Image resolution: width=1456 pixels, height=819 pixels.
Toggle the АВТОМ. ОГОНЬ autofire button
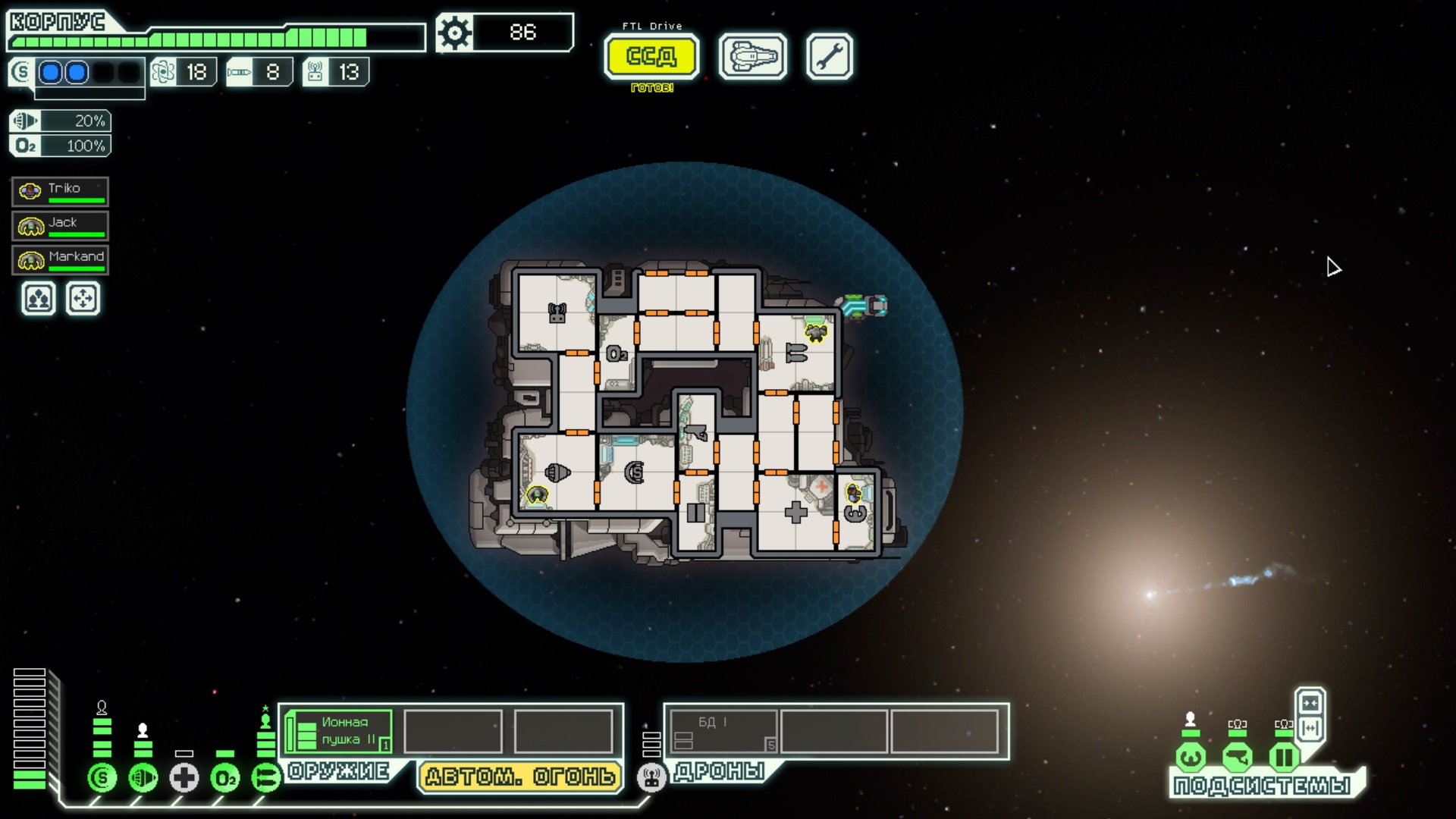pyautogui.click(x=520, y=777)
